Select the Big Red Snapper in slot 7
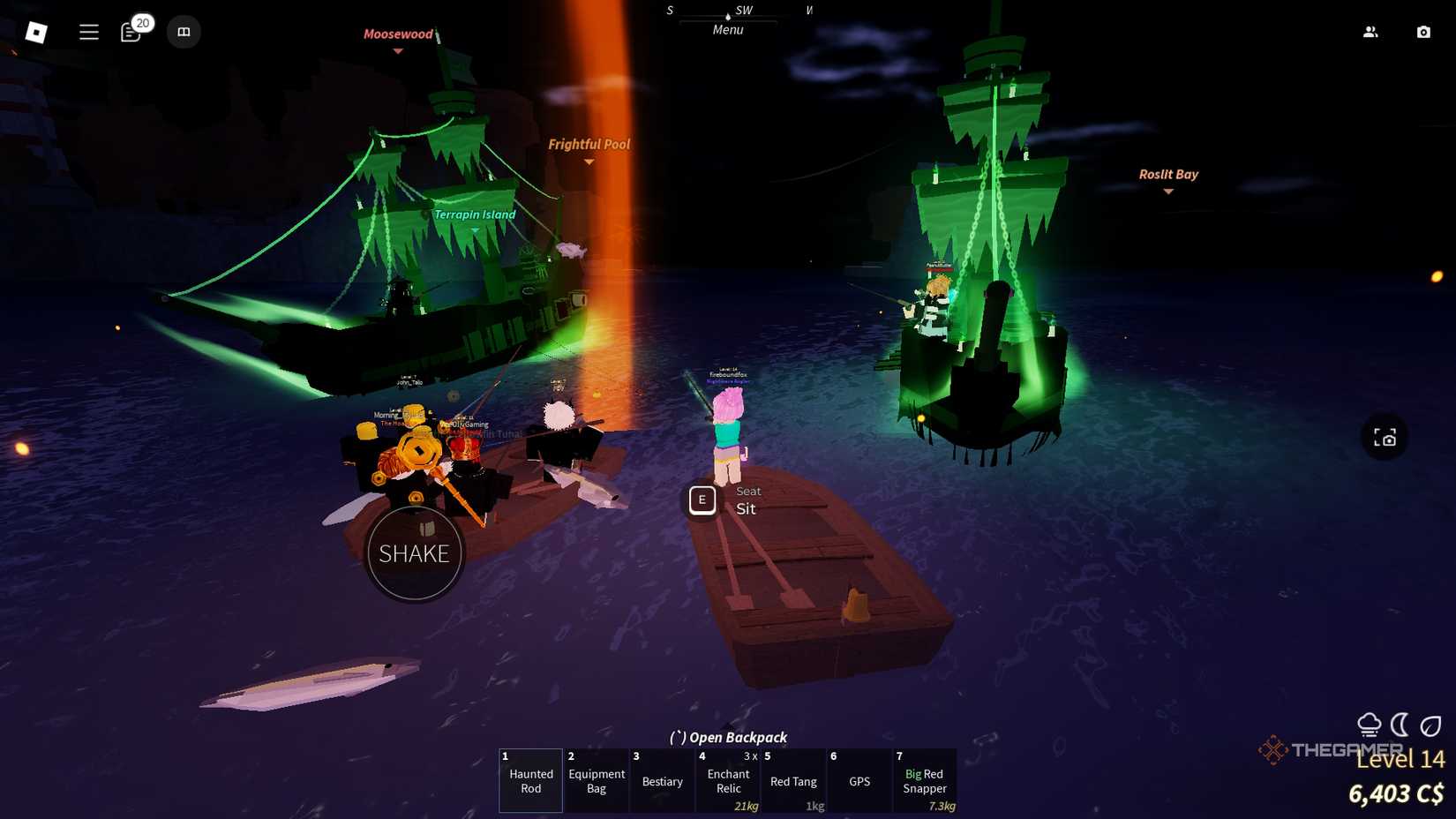This screenshot has width=1456, height=819. pyautogui.click(x=925, y=781)
